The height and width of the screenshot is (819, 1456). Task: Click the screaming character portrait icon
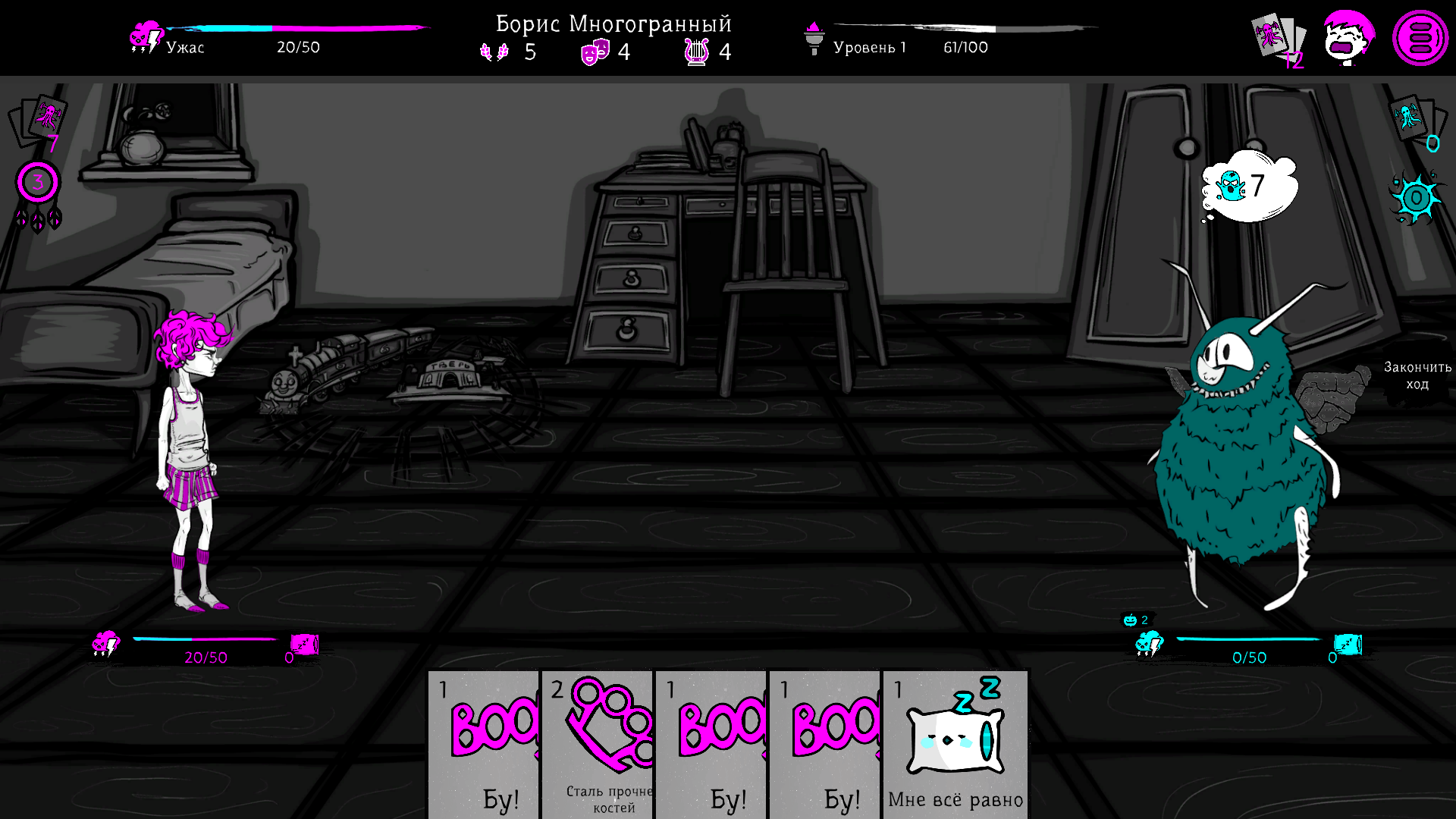[1348, 38]
